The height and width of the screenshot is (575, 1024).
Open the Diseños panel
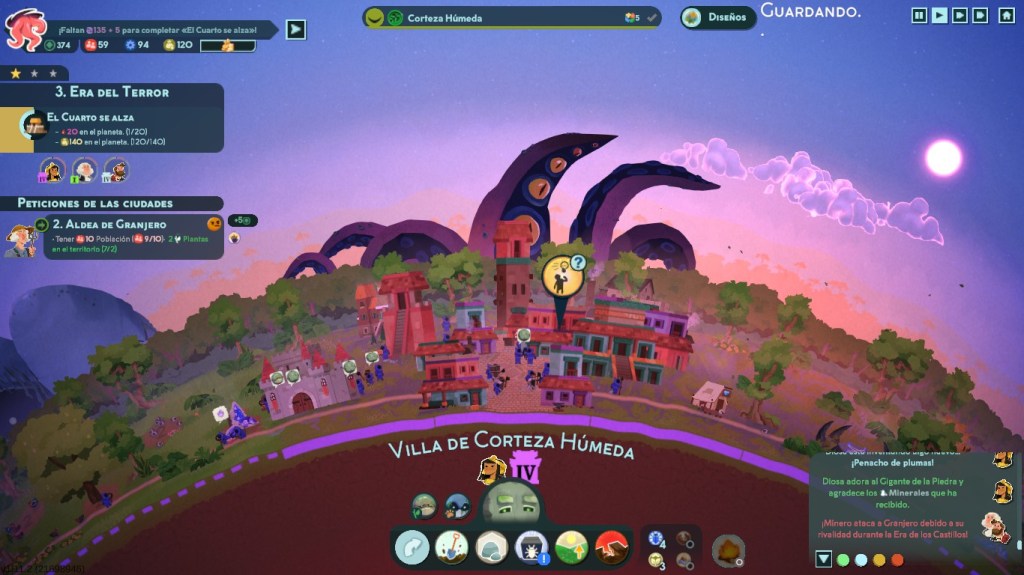point(718,17)
